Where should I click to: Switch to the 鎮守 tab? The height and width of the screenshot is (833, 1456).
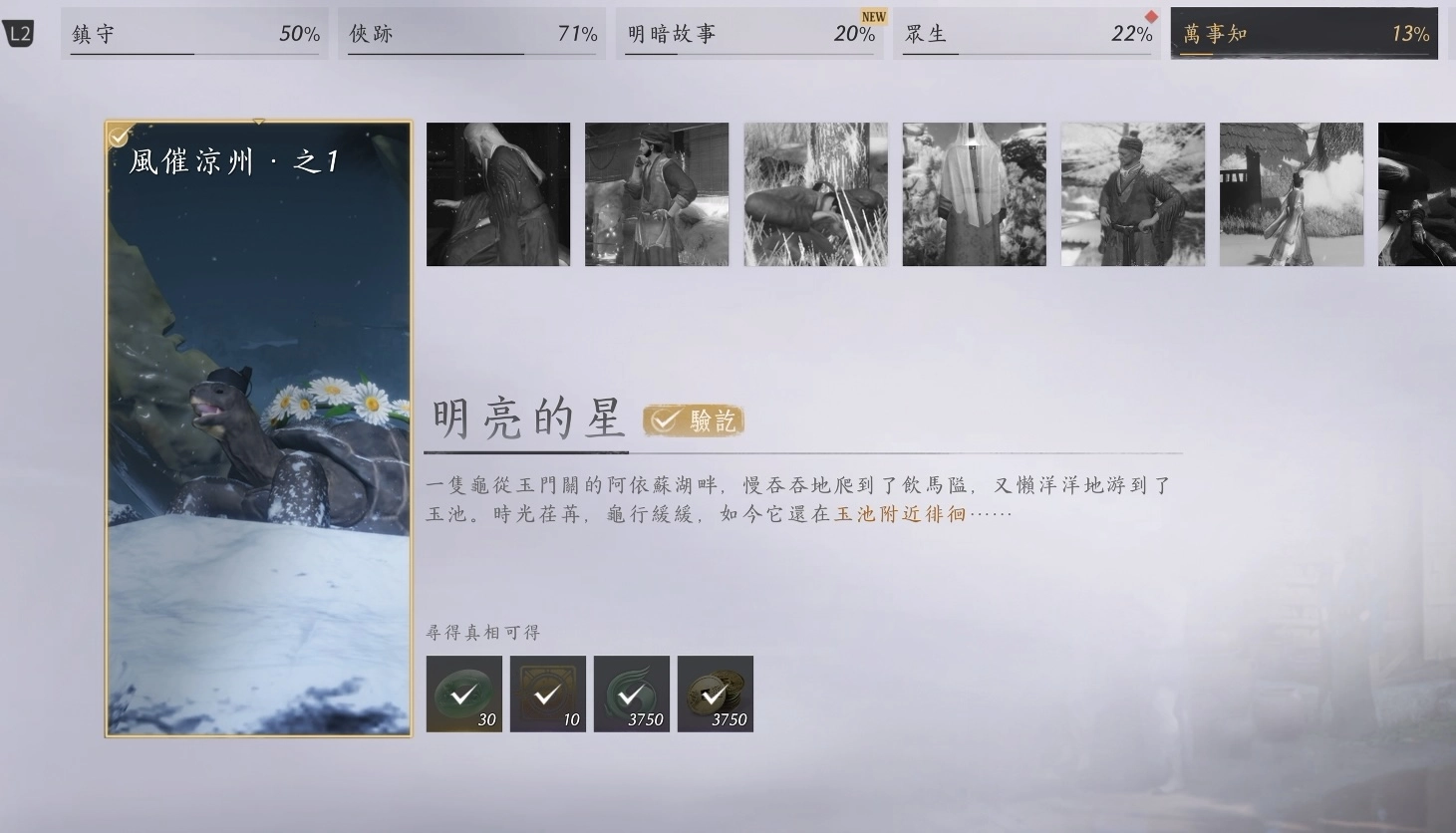194,33
